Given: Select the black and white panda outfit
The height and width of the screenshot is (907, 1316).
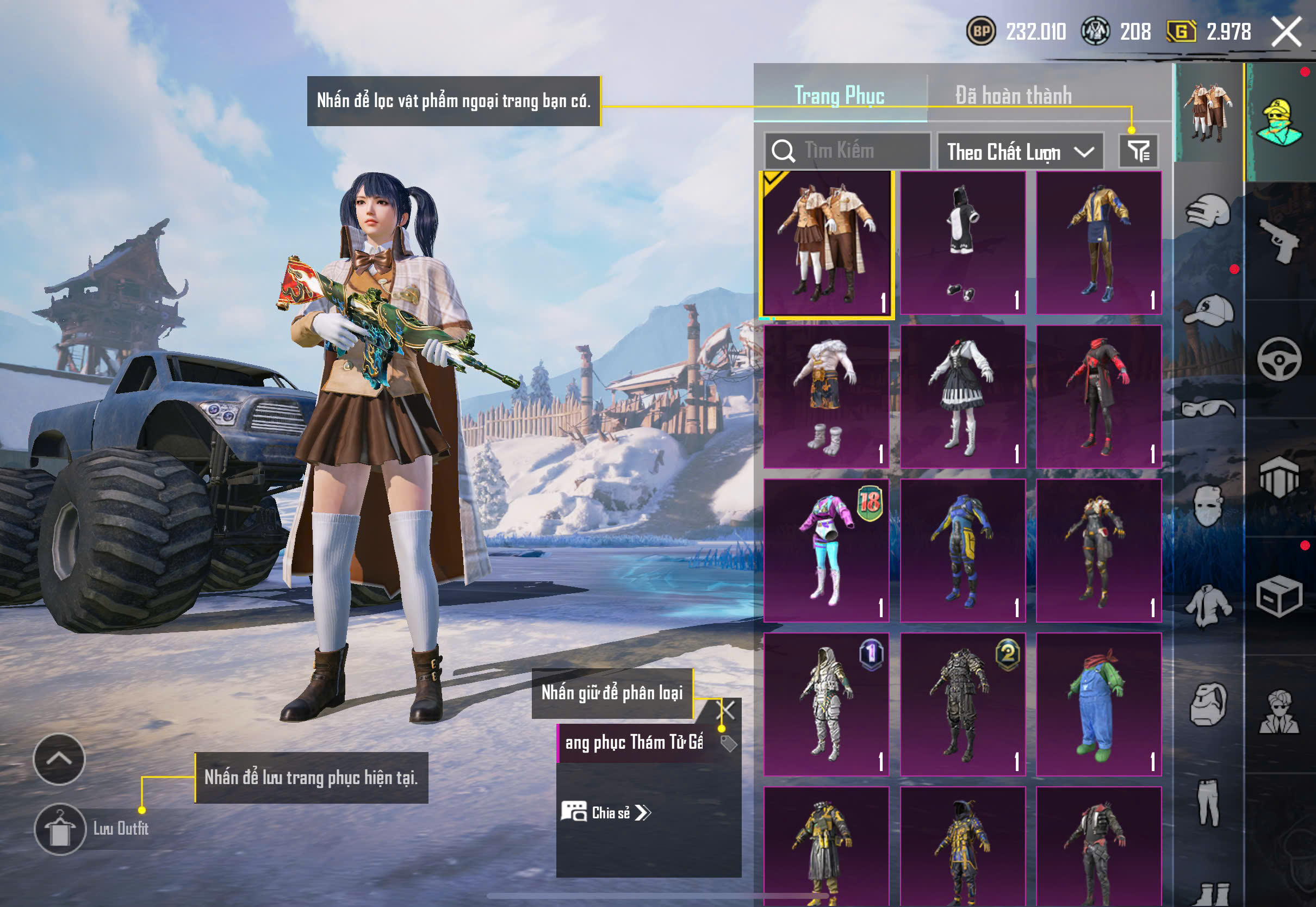Looking at the screenshot, I should [963, 243].
